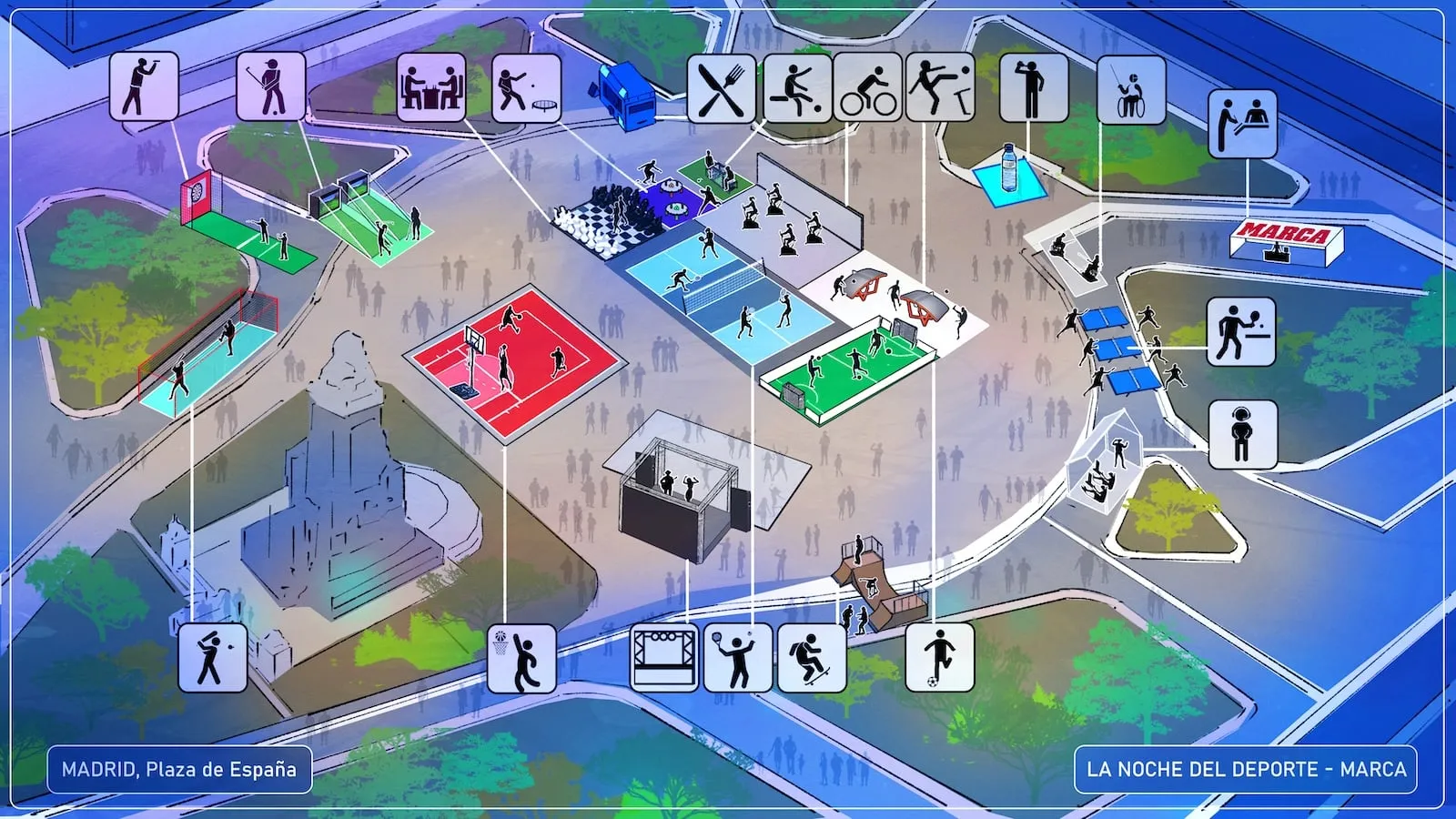Select the racket sport player icon

coord(738,657)
